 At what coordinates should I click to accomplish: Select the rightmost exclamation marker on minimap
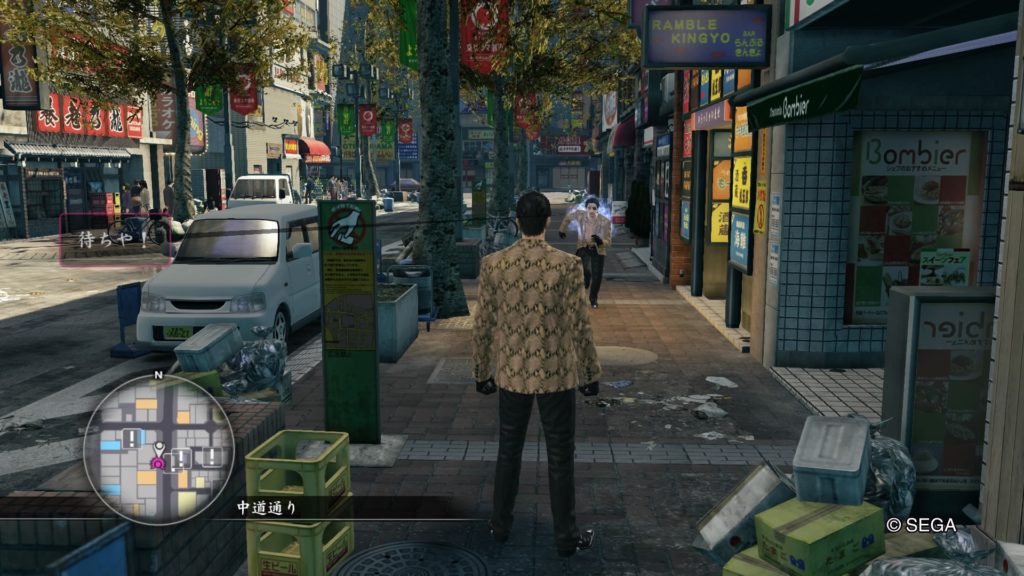tap(212, 456)
